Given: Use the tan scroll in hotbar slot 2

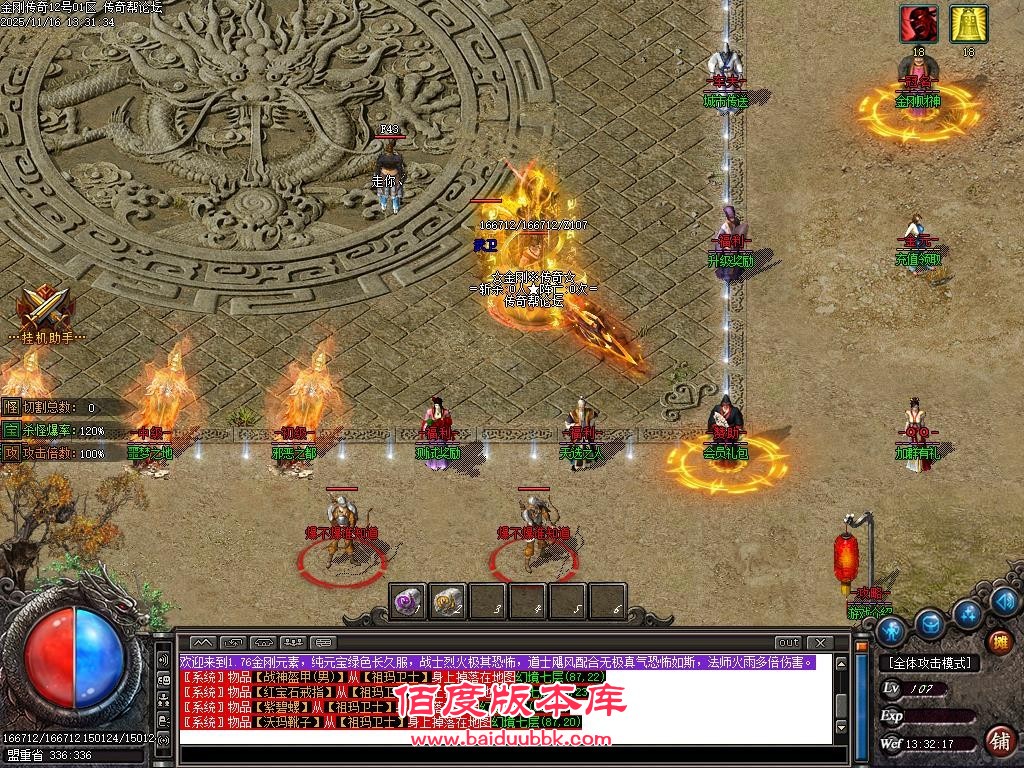Looking at the screenshot, I should tap(447, 601).
